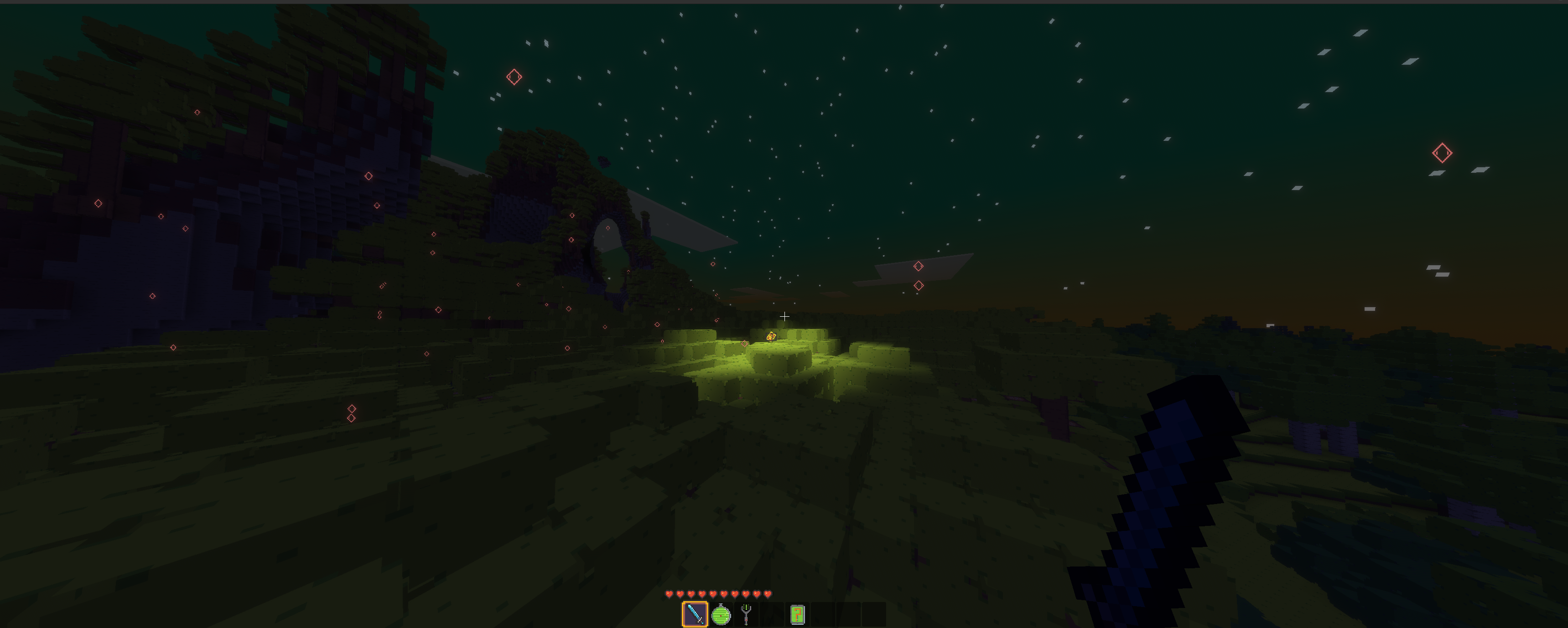Select the green question-mark tablet slot
1568x628 pixels.
797,615
